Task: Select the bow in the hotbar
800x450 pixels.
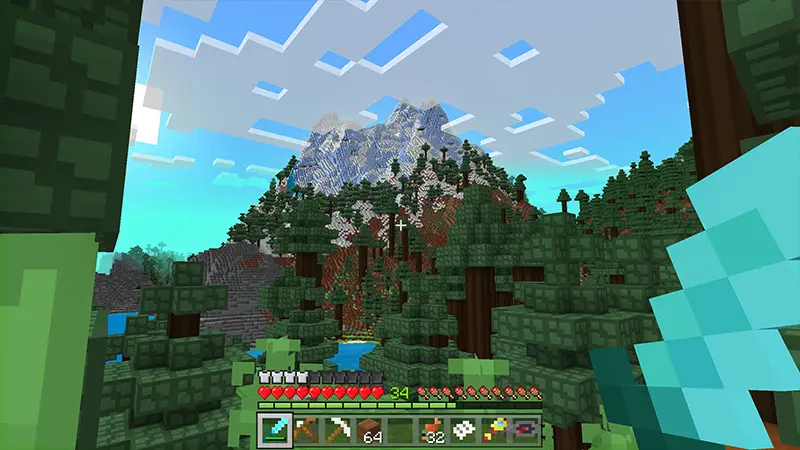Action: 305,429
